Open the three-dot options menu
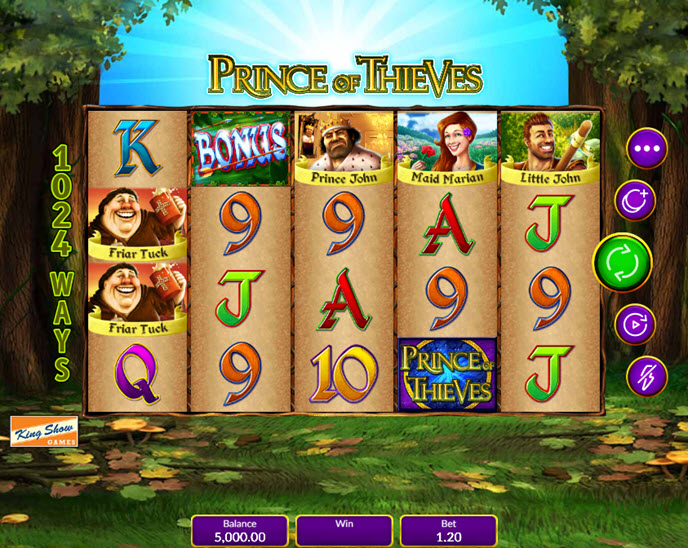 (x=646, y=149)
